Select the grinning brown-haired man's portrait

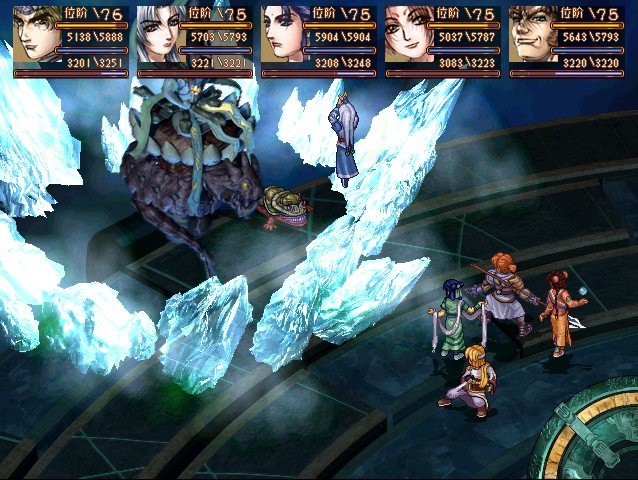[532, 36]
